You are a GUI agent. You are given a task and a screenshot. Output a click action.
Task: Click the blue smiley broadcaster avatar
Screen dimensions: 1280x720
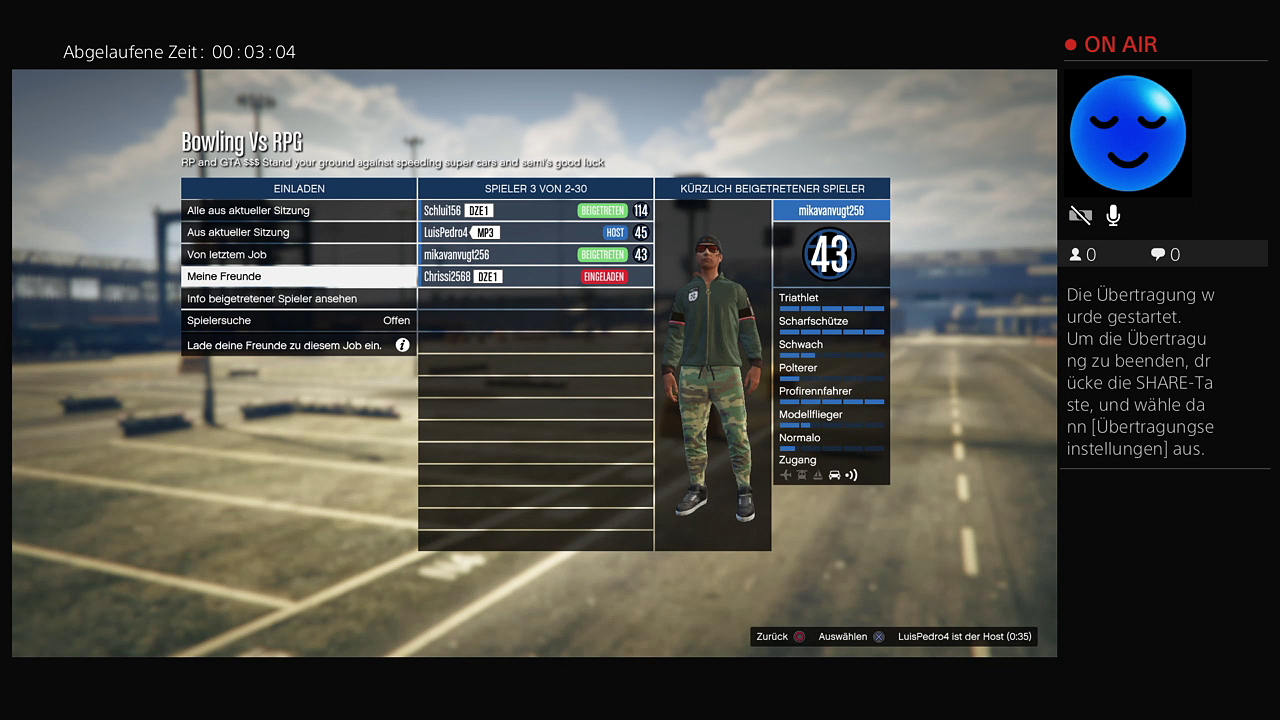coord(1128,133)
